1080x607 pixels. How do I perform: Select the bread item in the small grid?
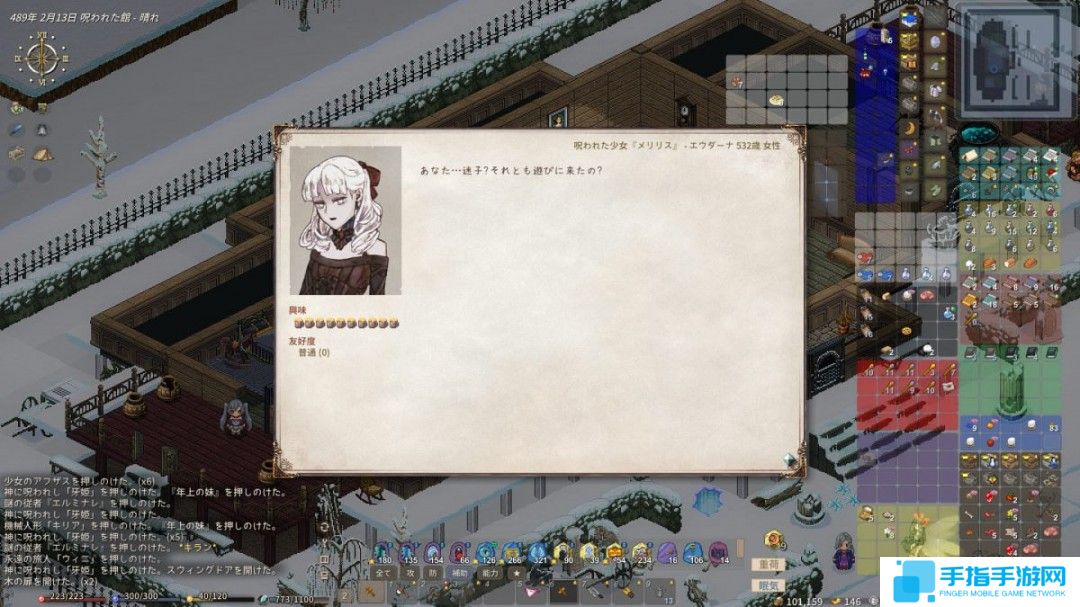coord(774,100)
